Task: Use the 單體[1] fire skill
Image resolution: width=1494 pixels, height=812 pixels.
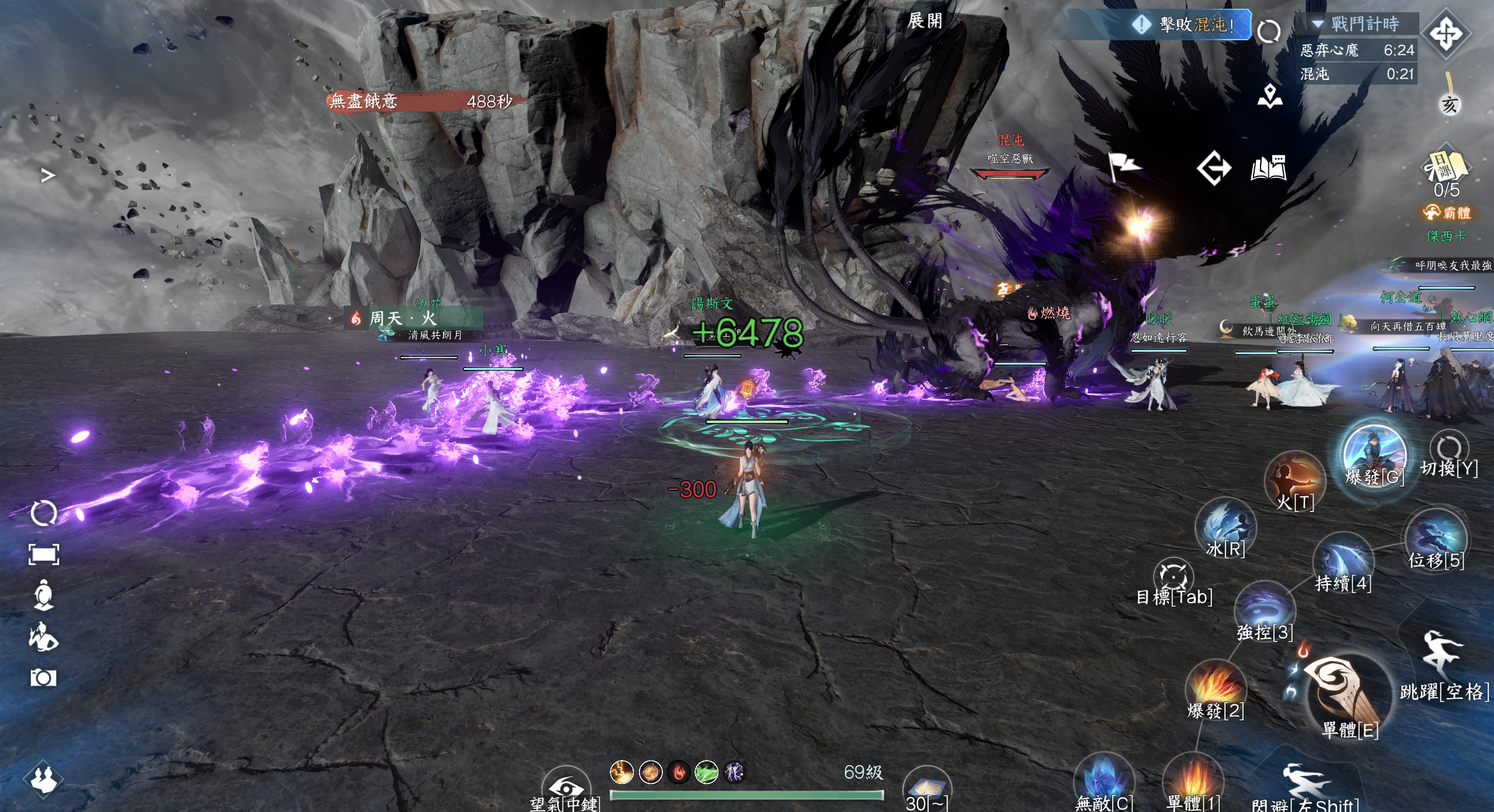Action: 1192,781
